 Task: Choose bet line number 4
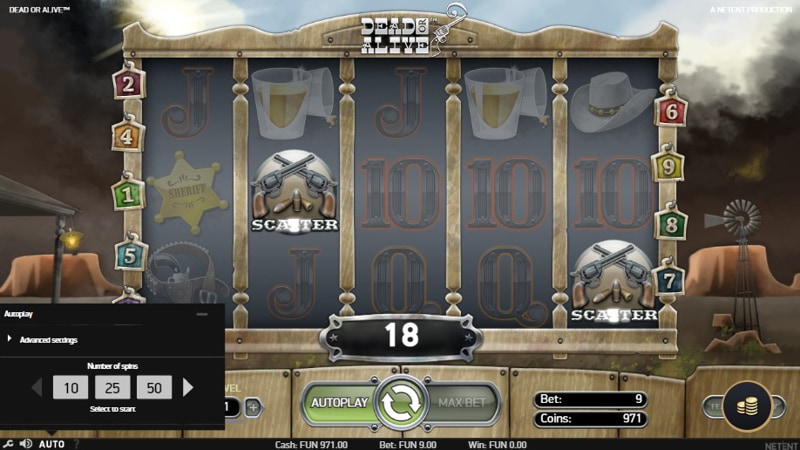(x=128, y=134)
